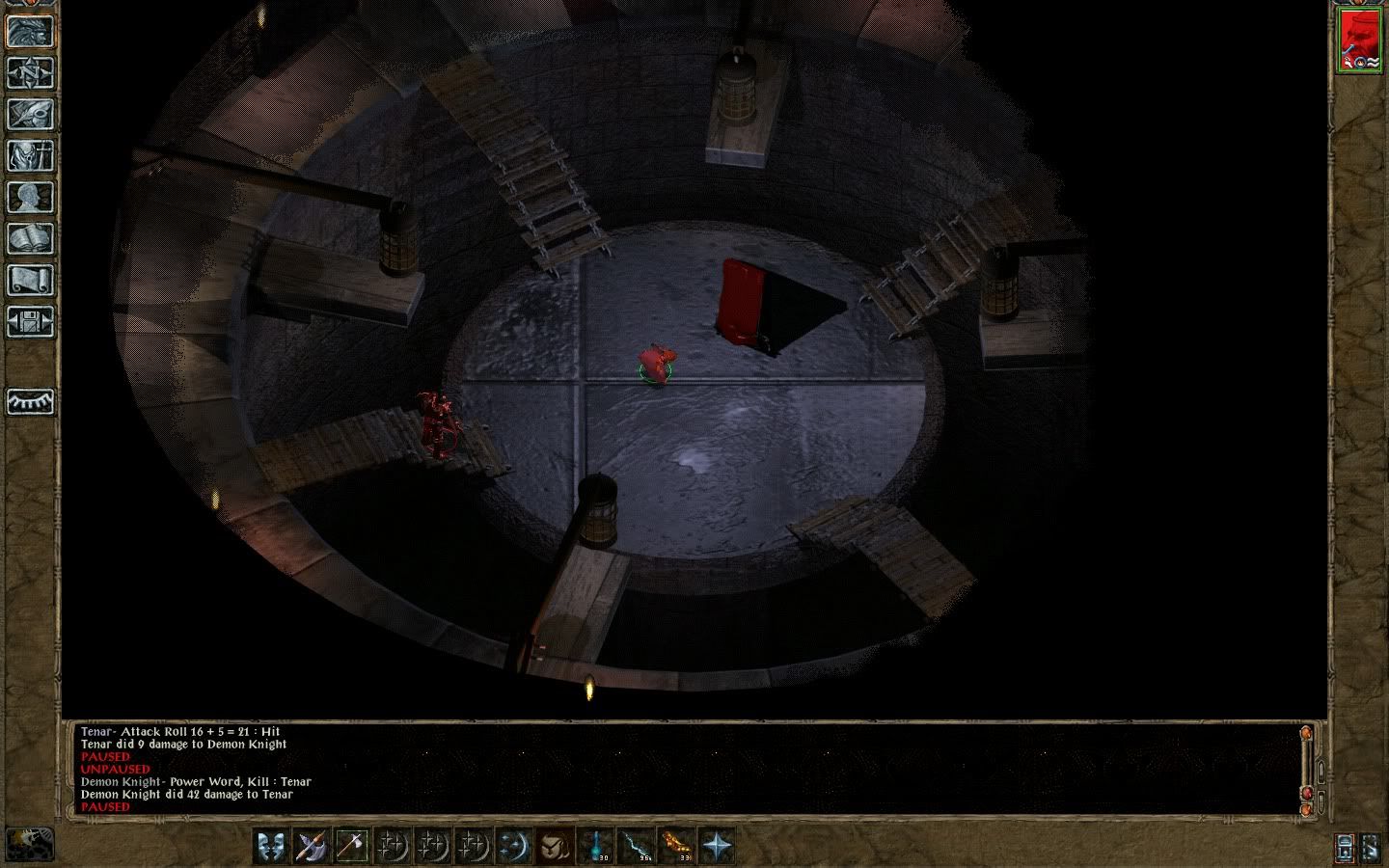Open the character record sheet

point(31,197)
